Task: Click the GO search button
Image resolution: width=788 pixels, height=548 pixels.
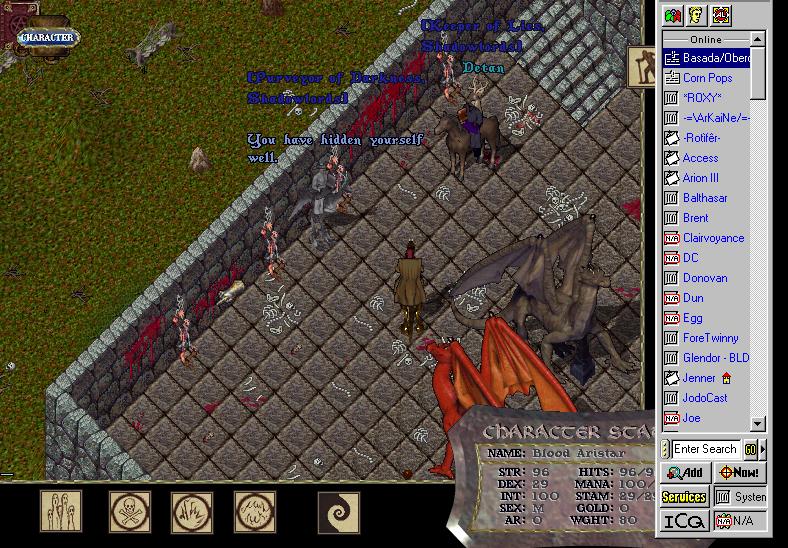Action: [x=750, y=449]
